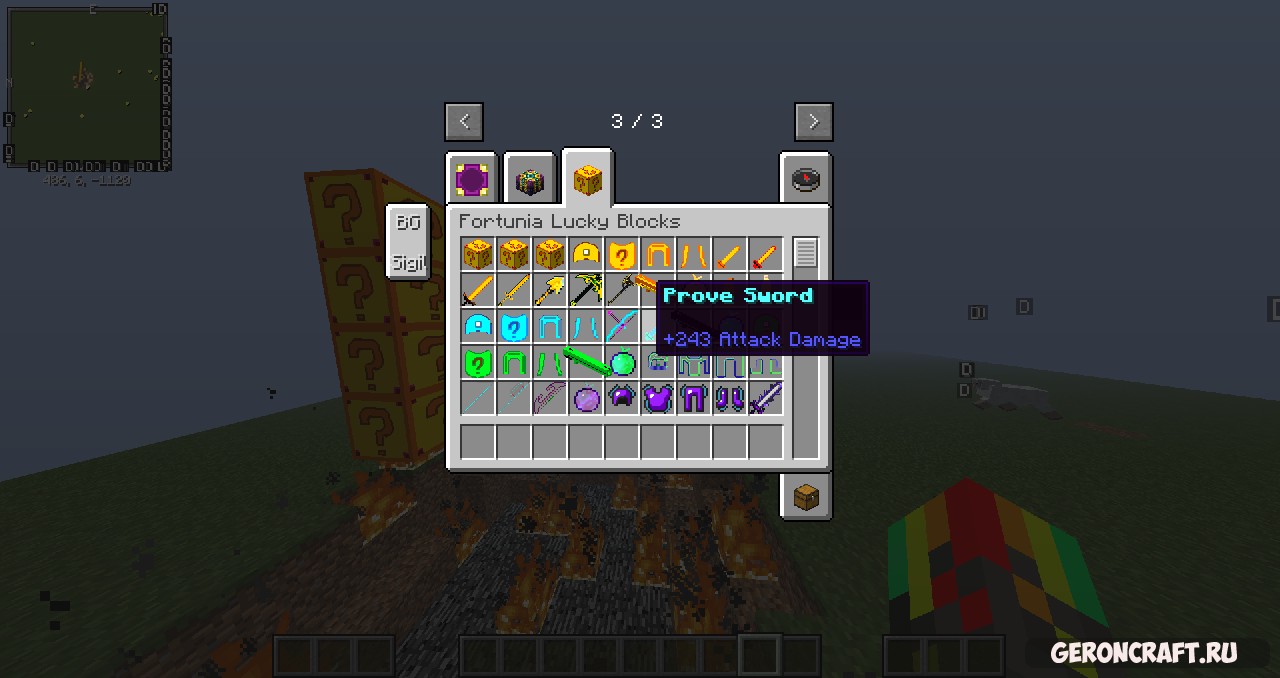Take the black and gold pickaxe
1280x678 pixels.
586,291
